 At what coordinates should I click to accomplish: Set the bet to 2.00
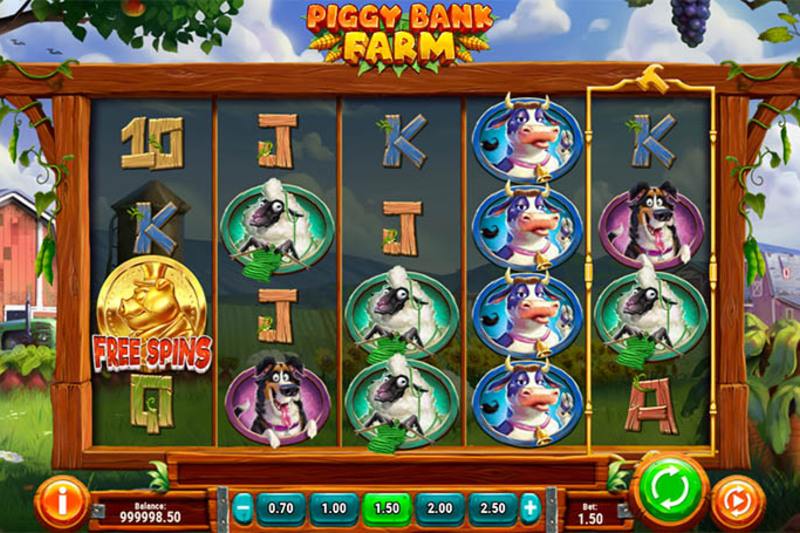point(438,509)
